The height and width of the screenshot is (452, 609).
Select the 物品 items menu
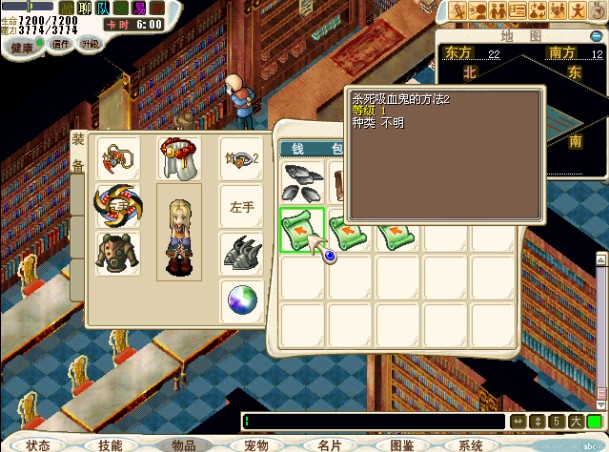[x=184, y=445]
